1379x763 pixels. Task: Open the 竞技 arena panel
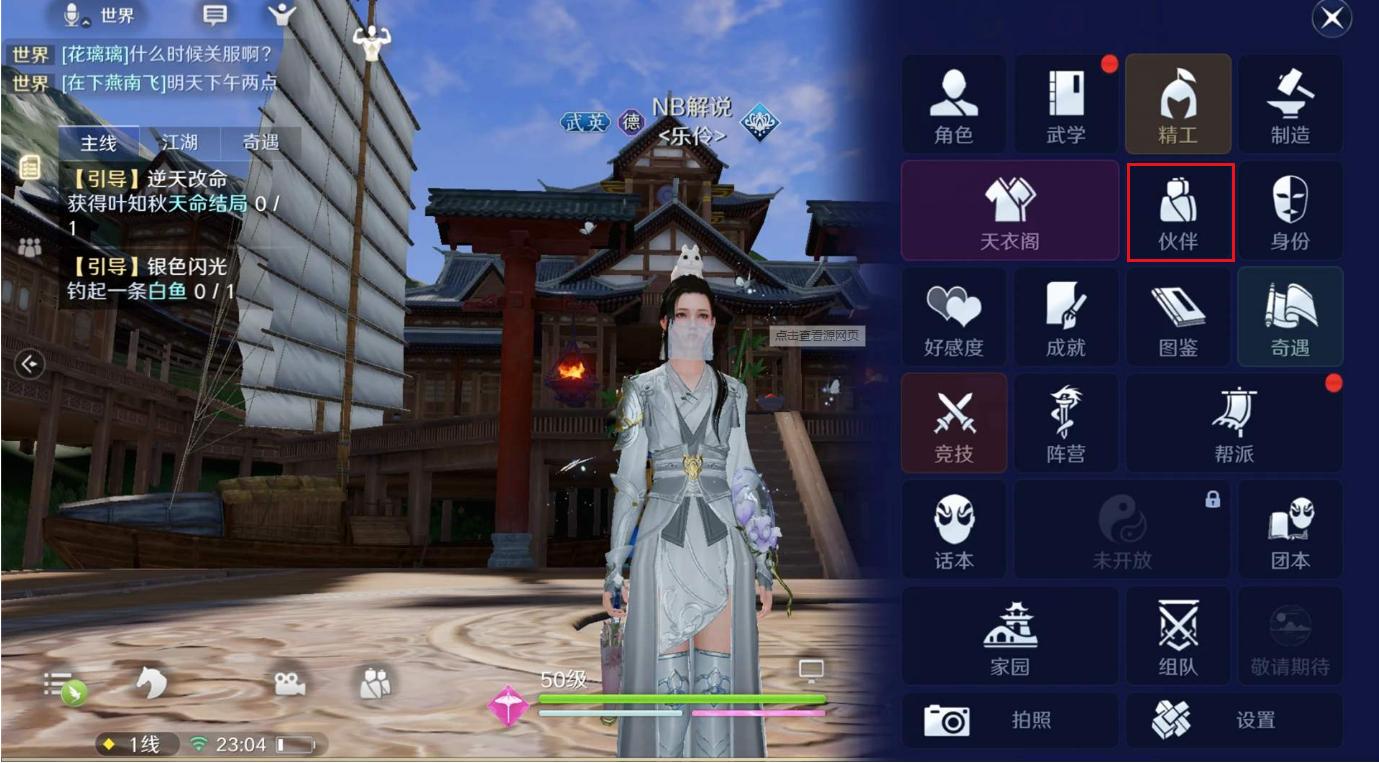coord(954,422)
